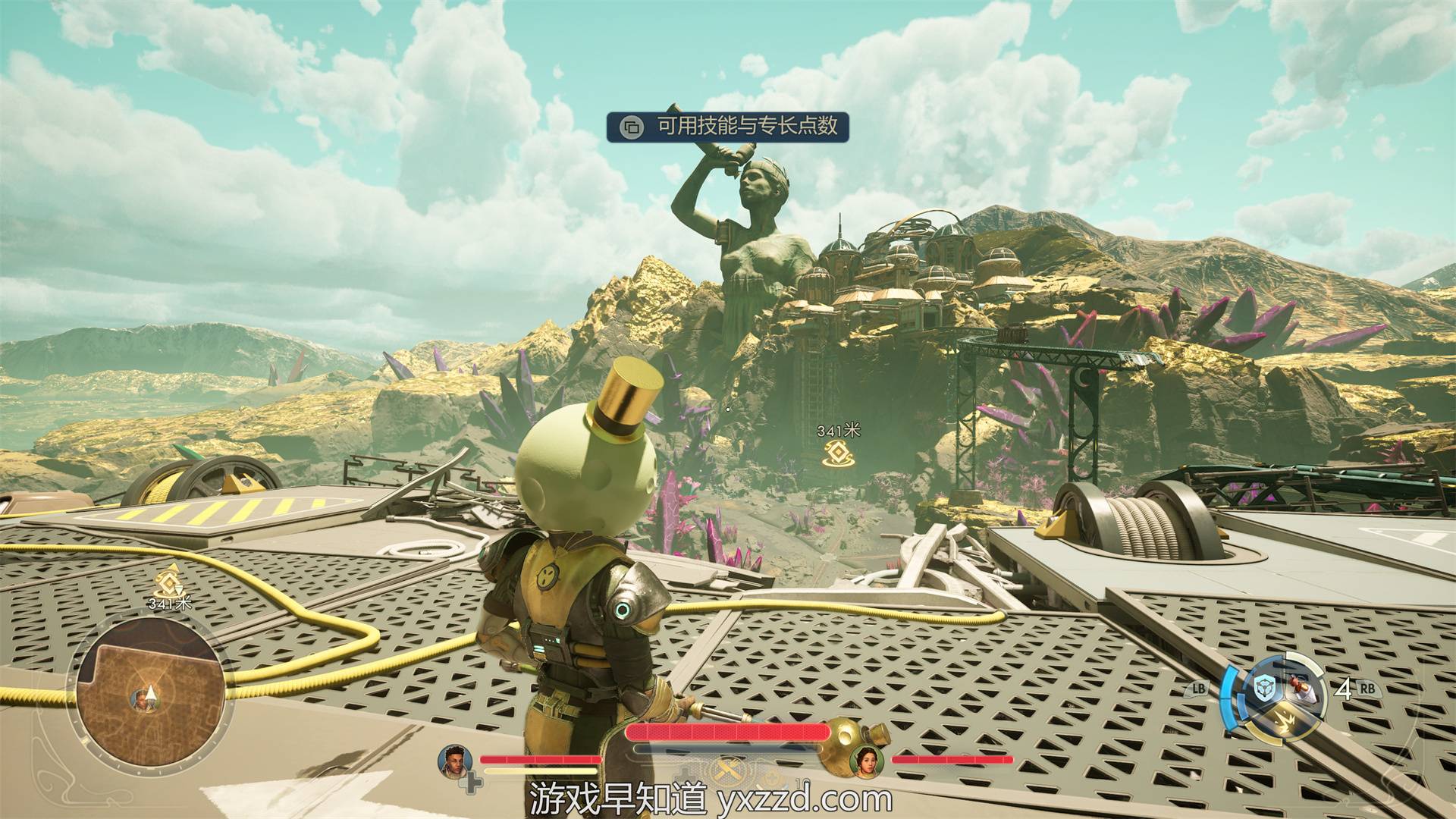Use the gold medical inhaler icon
The image size is (1456, 819).
coord(841,737)
